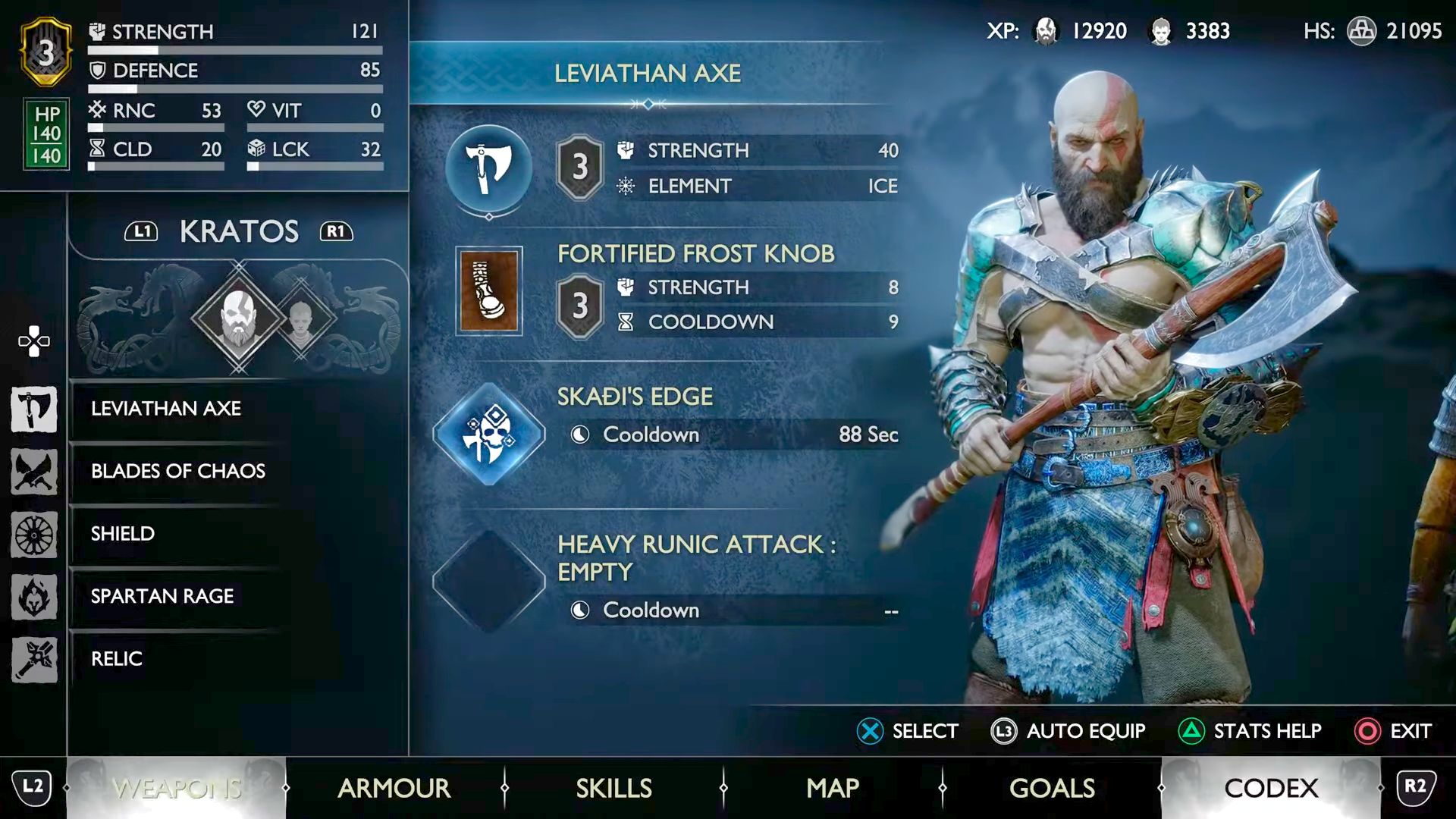Go to the Map tab
Viewport: 1456px width, 819px height.
(833, 789)
